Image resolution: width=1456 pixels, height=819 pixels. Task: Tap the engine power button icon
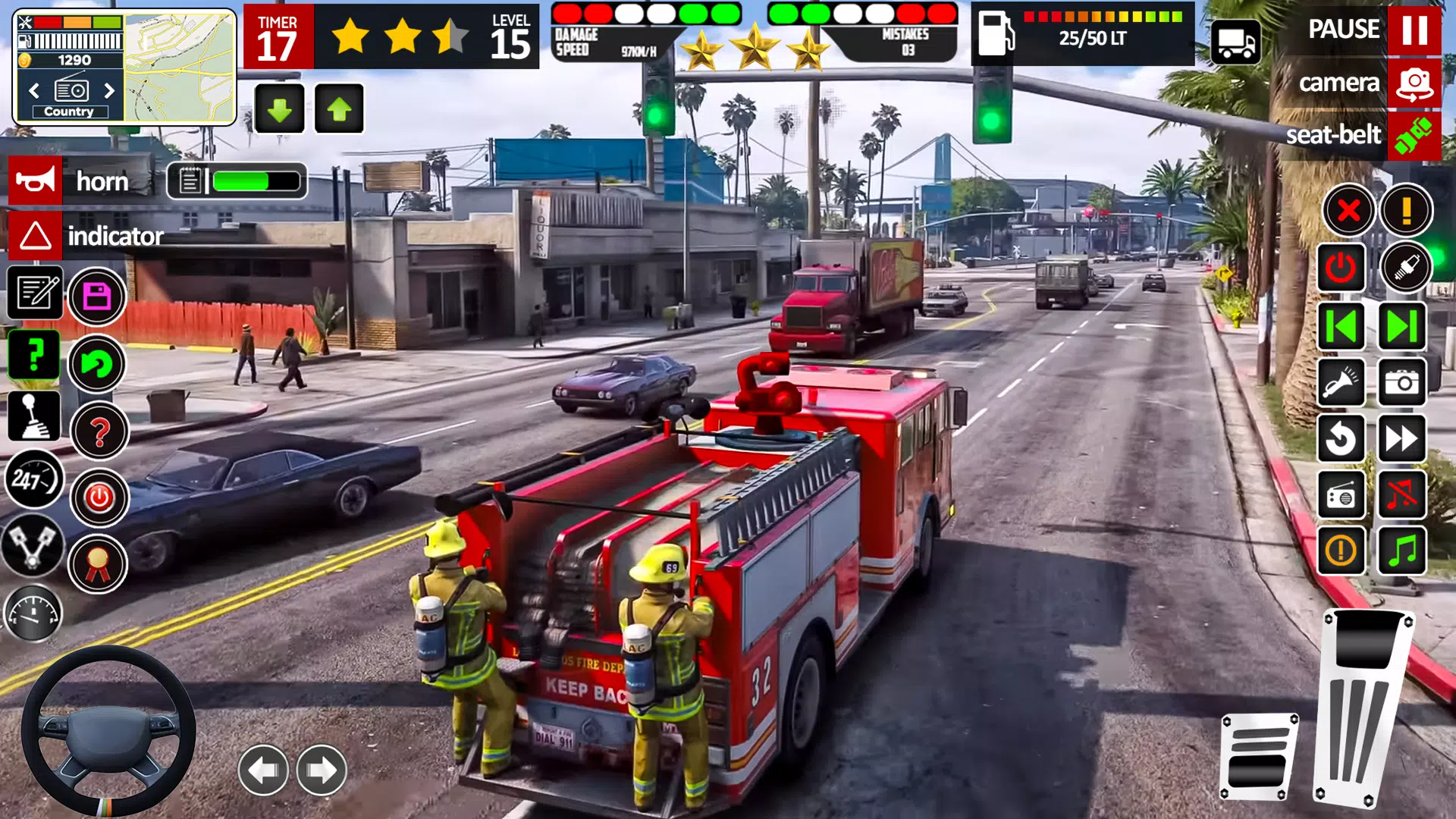(x=1341, y=267)
